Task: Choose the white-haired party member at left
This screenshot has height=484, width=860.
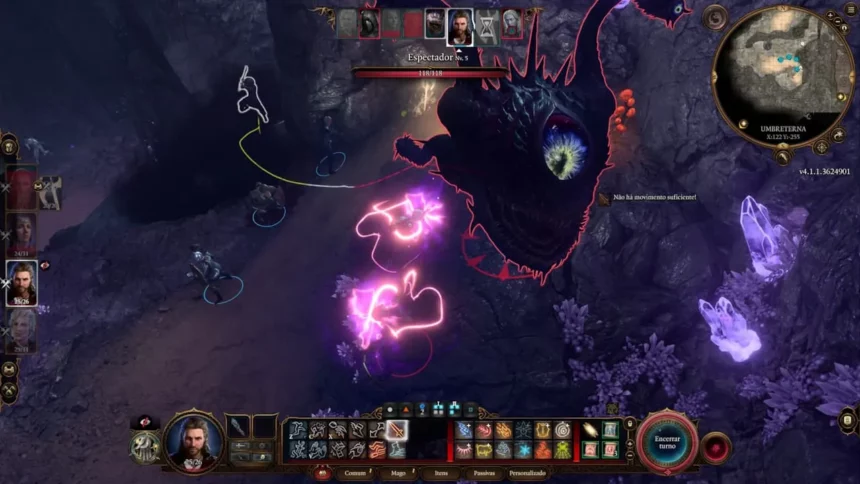Action: click(x=22, y=331)
